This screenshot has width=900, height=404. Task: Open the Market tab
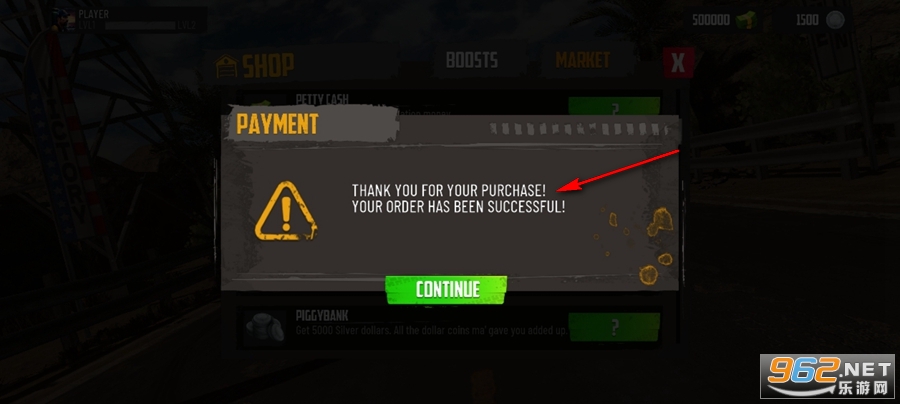(582, 60)
